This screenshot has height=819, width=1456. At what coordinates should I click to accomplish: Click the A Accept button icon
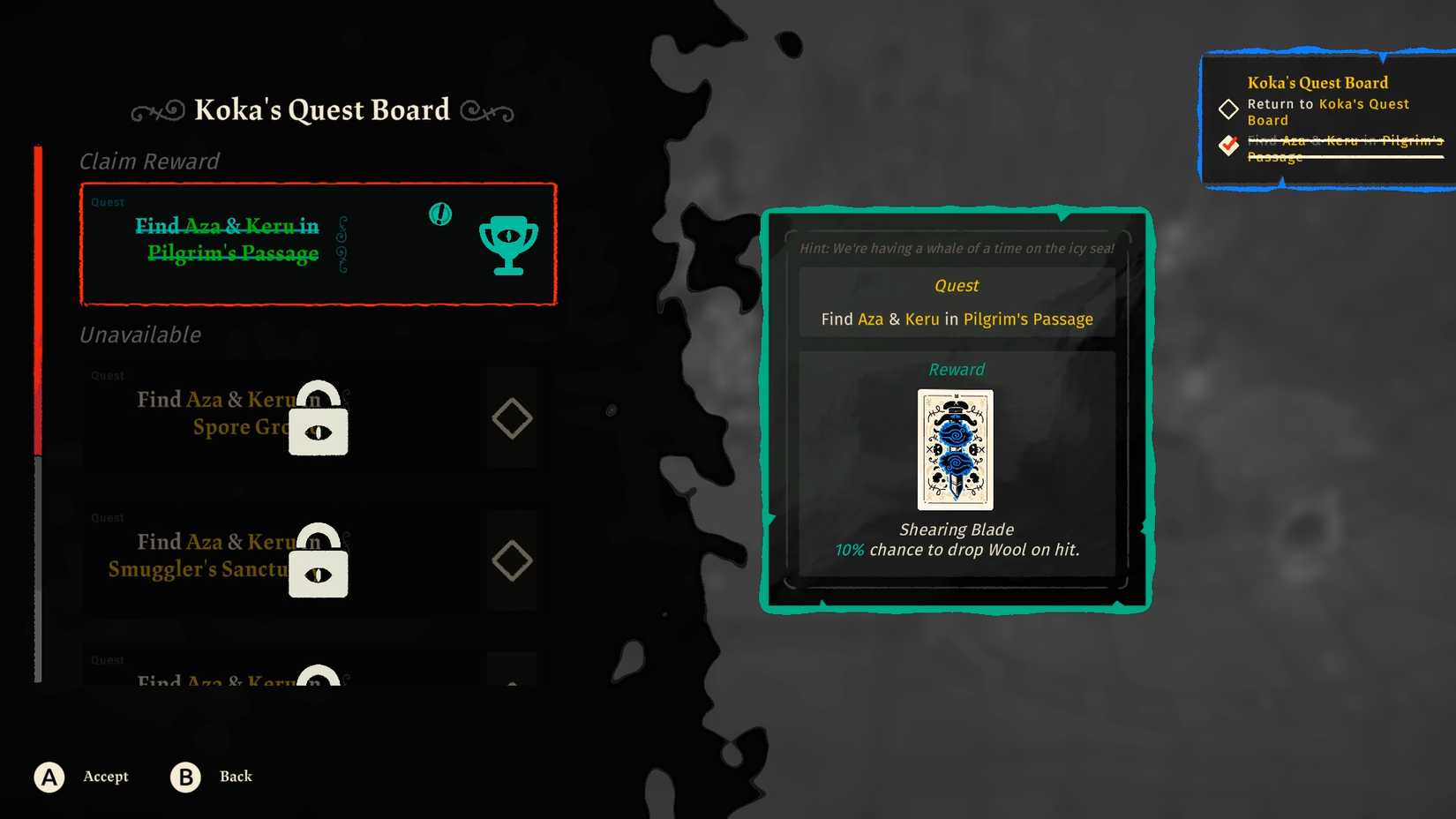49,777
